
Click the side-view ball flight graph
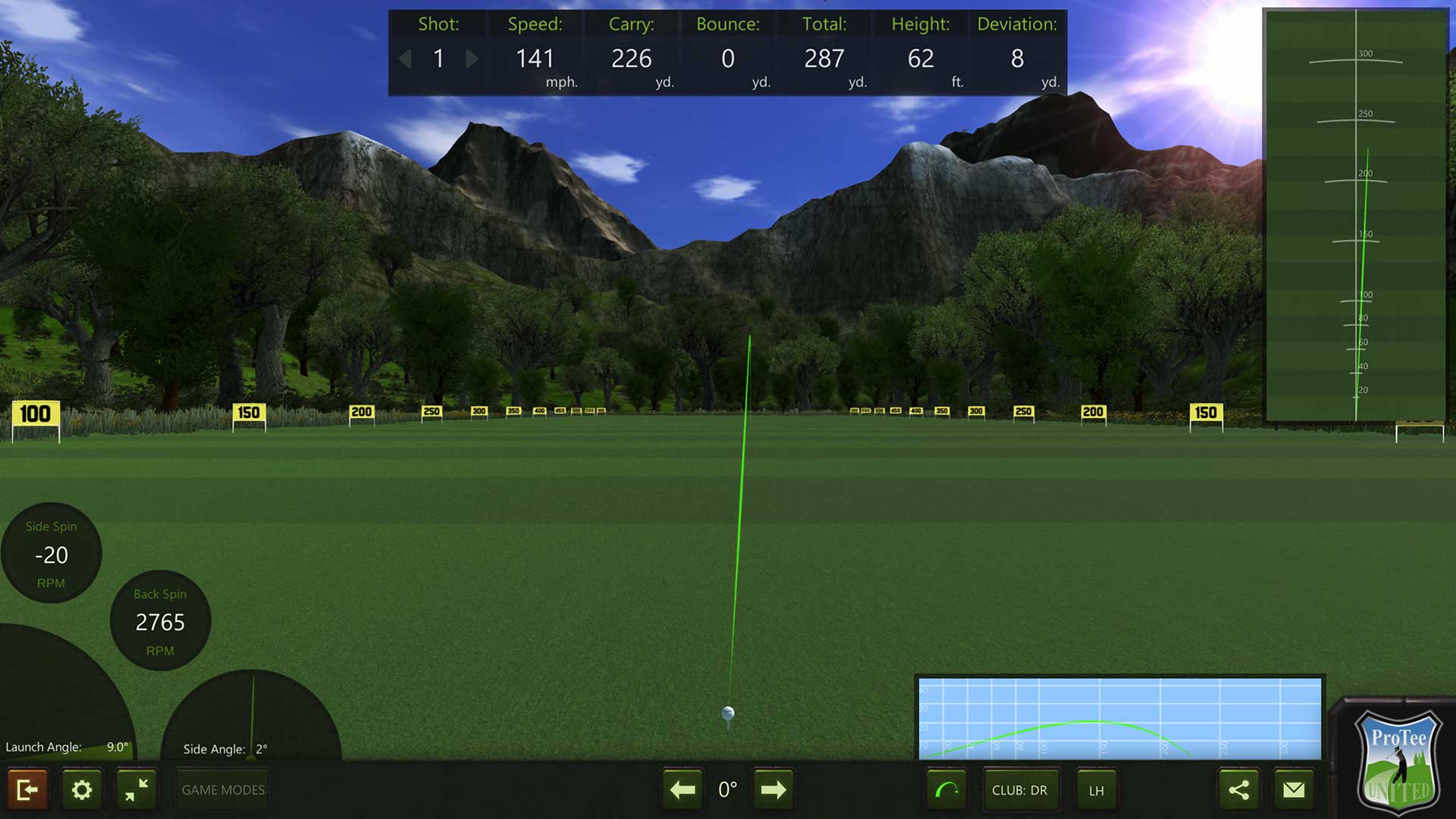pos(1119,717)
